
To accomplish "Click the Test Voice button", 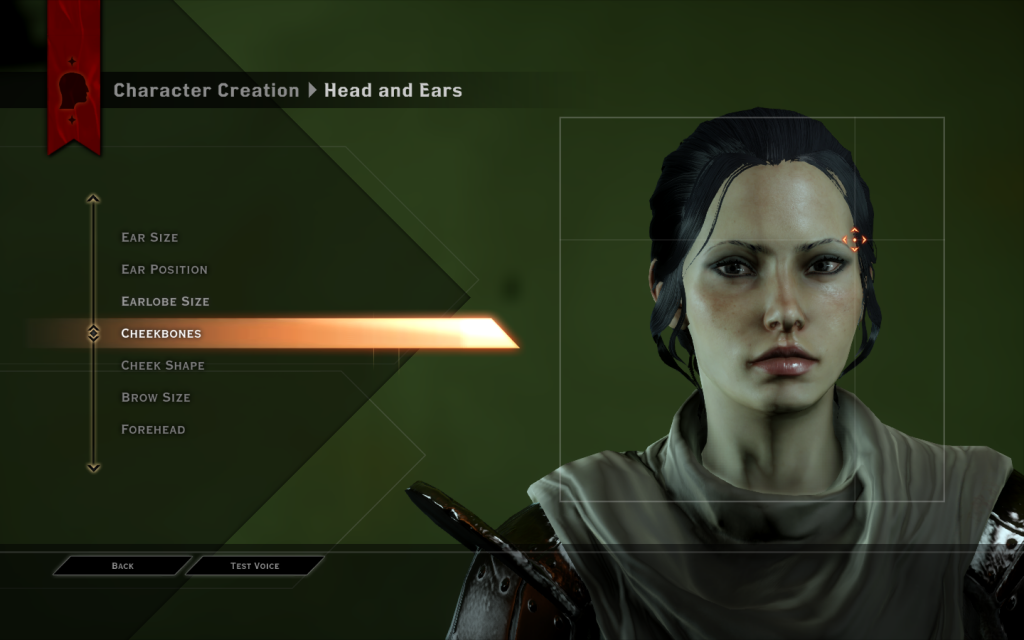I will click(x=255, y=566).
